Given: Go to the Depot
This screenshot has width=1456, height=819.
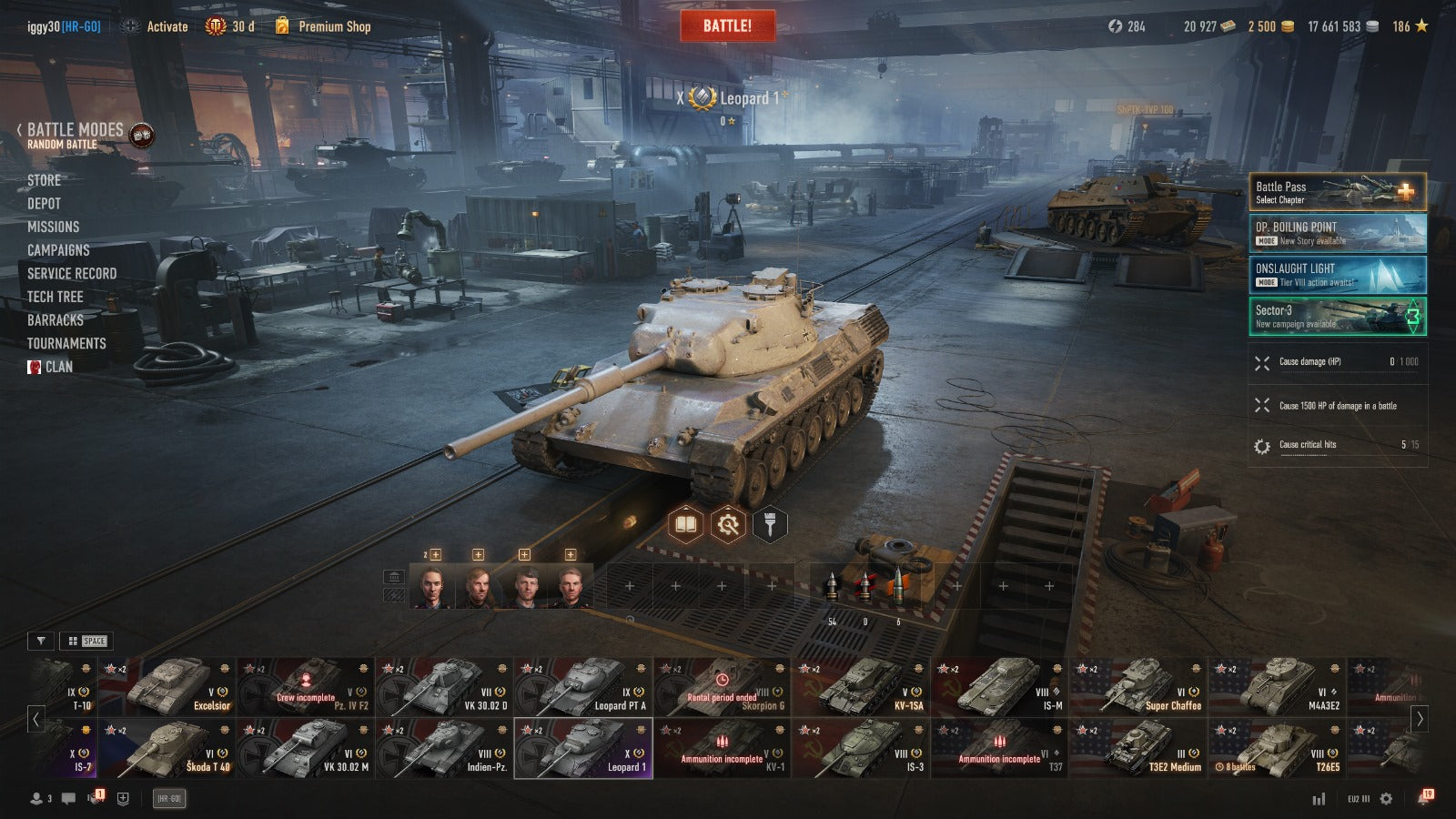Looking at the screenshot, I should [x=44, y=204].
